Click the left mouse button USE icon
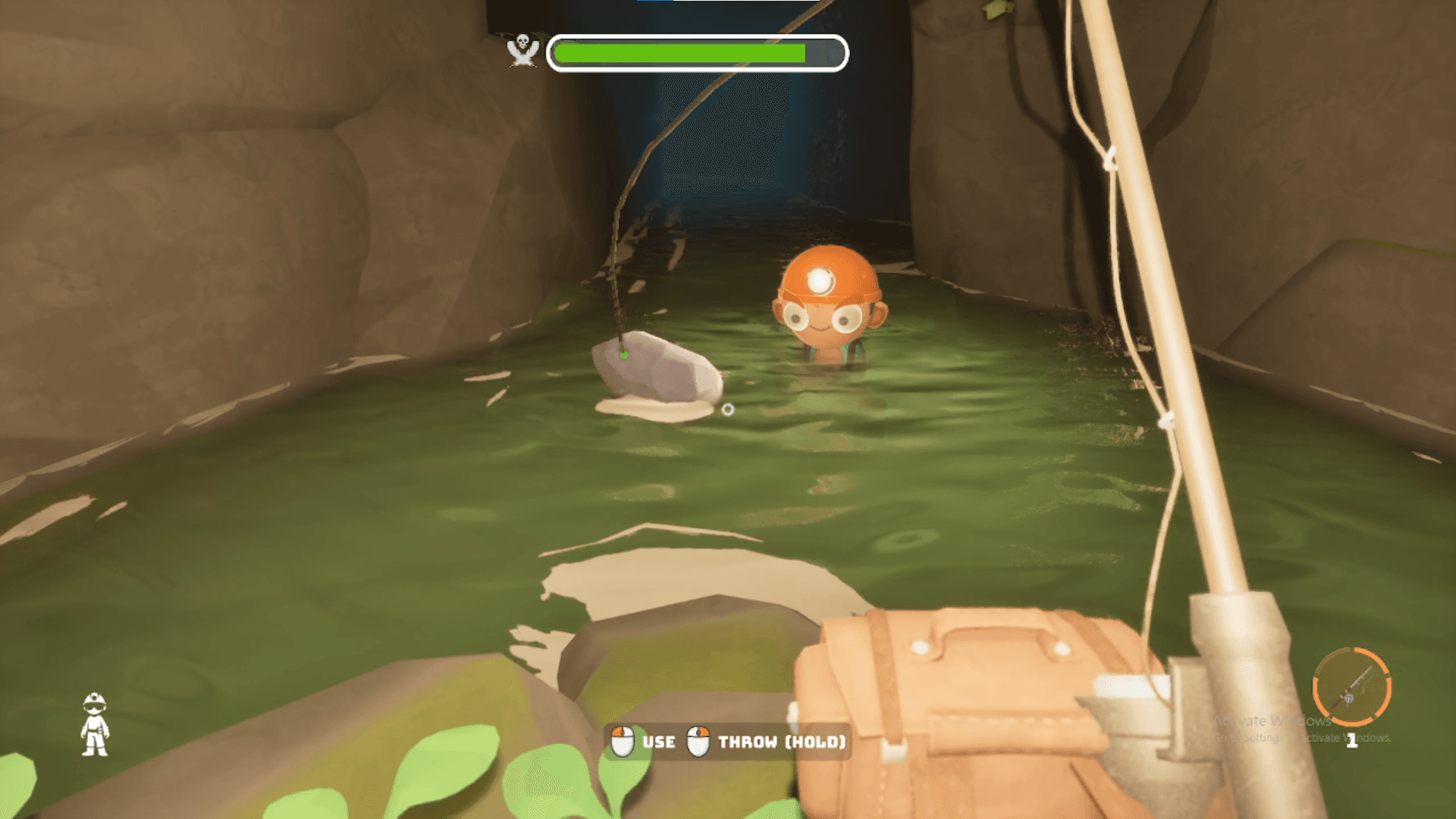This screenshot has width=1456, height=819. click(x=623, y=741)
